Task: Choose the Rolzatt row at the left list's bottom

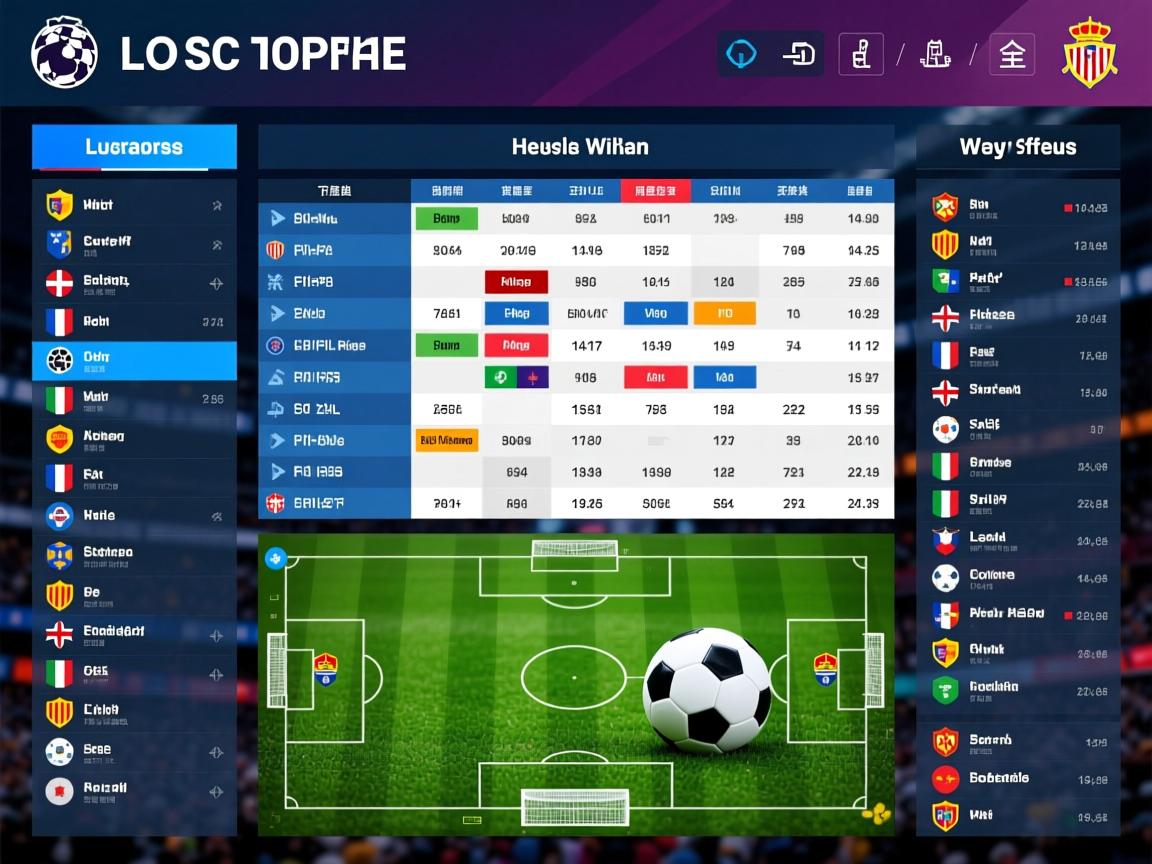Action: pyautogui.click(x=134, y=790)
